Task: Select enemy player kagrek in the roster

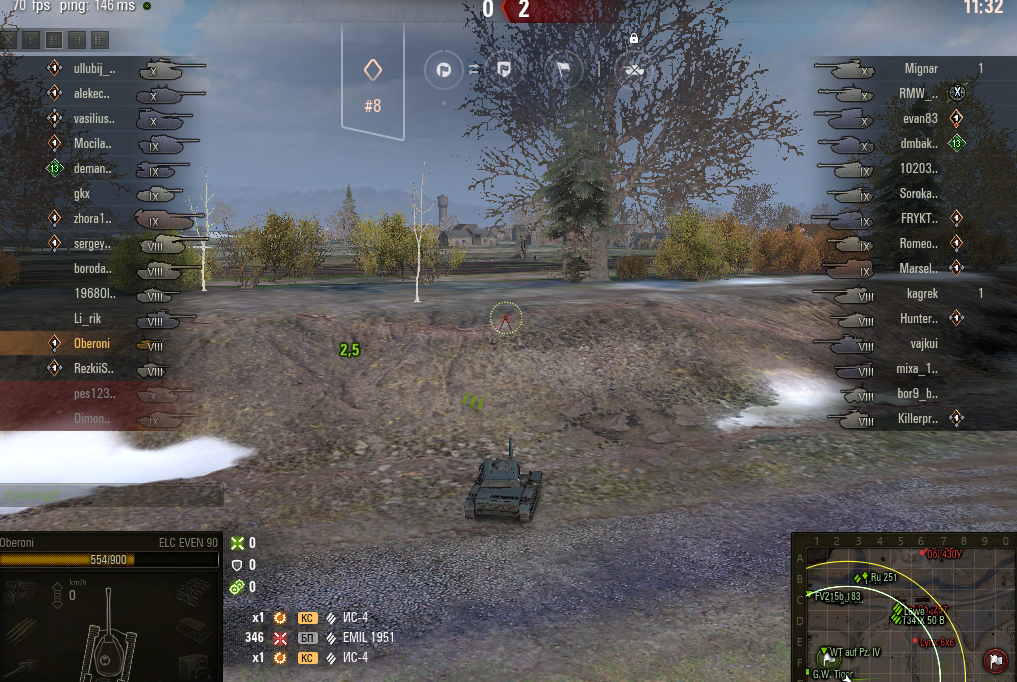Action: tap(921, 294)
